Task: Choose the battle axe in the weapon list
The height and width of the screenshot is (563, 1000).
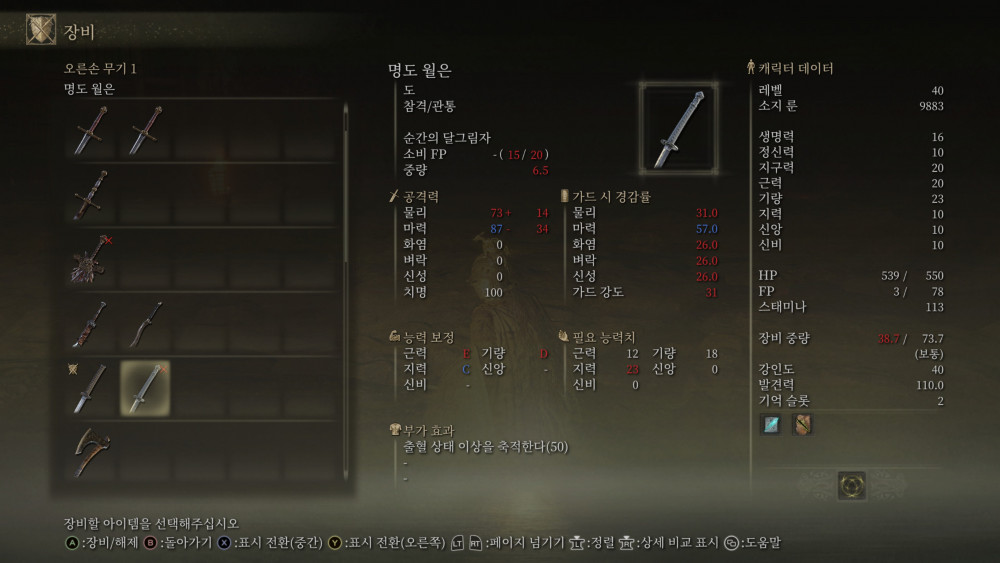Action: coord(90,452)
